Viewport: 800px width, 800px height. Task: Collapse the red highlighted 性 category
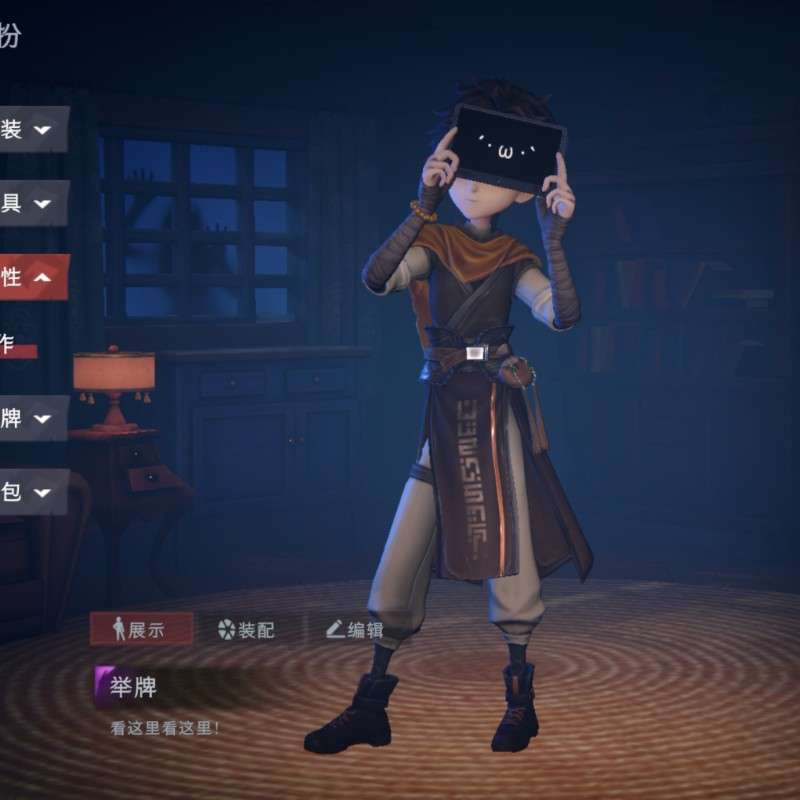pyautogui.click(x=30, y=277)
